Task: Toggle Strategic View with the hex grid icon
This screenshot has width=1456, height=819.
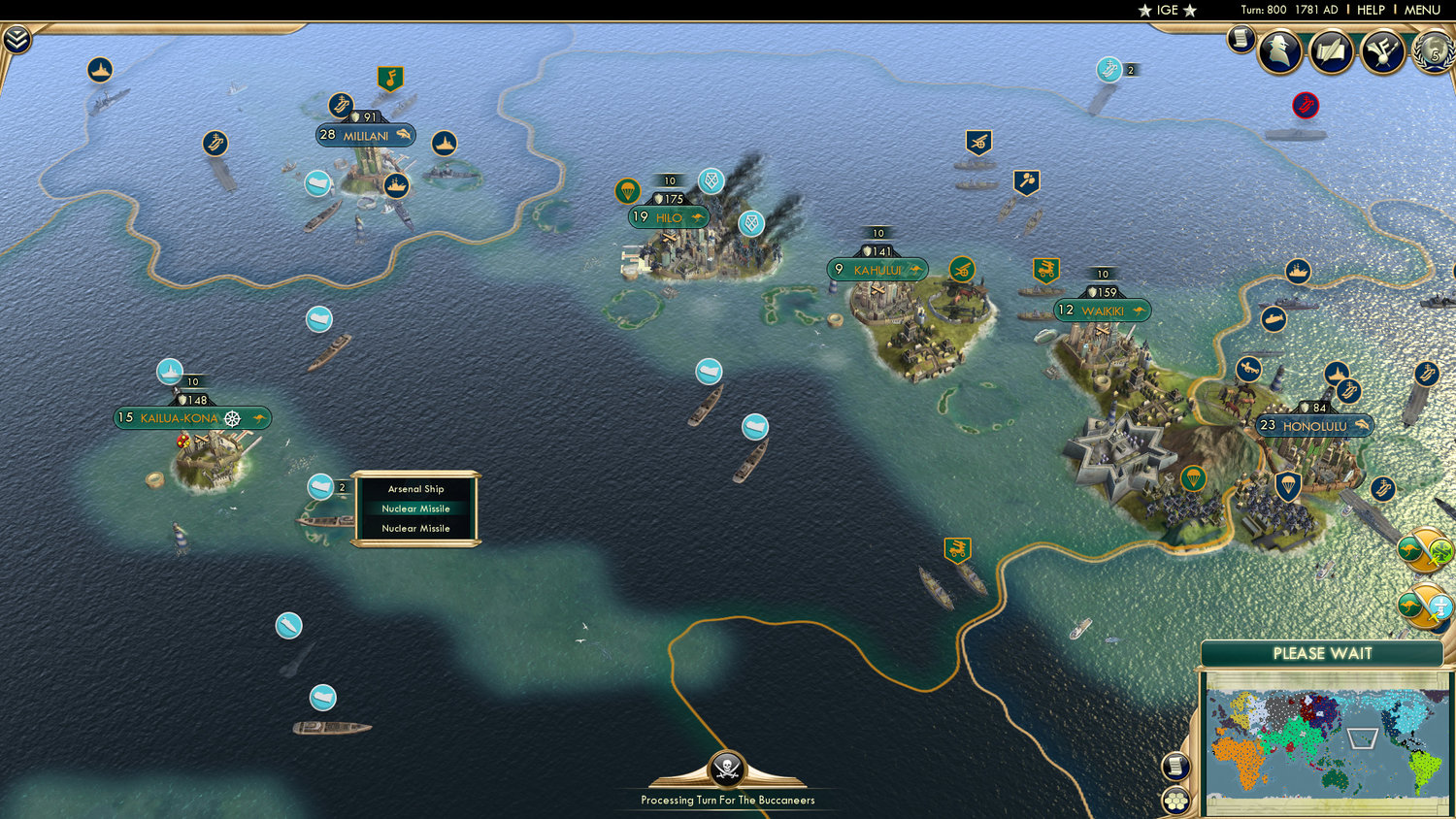Action: pos(1176,800)
